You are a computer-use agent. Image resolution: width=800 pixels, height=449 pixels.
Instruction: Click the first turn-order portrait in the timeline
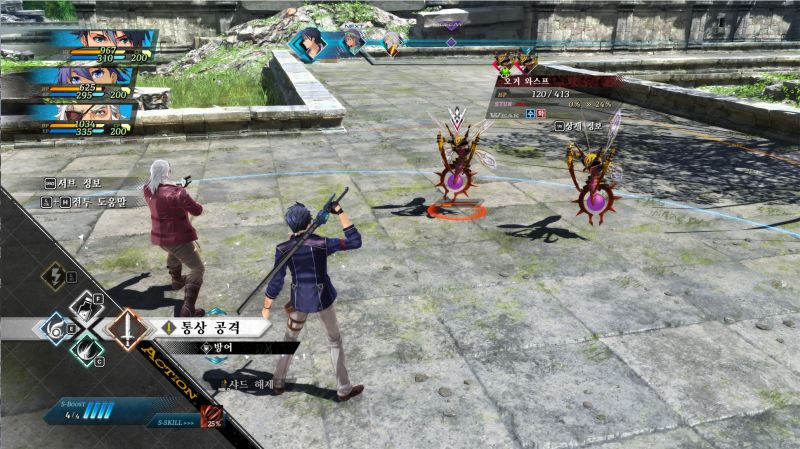point(311,42)
